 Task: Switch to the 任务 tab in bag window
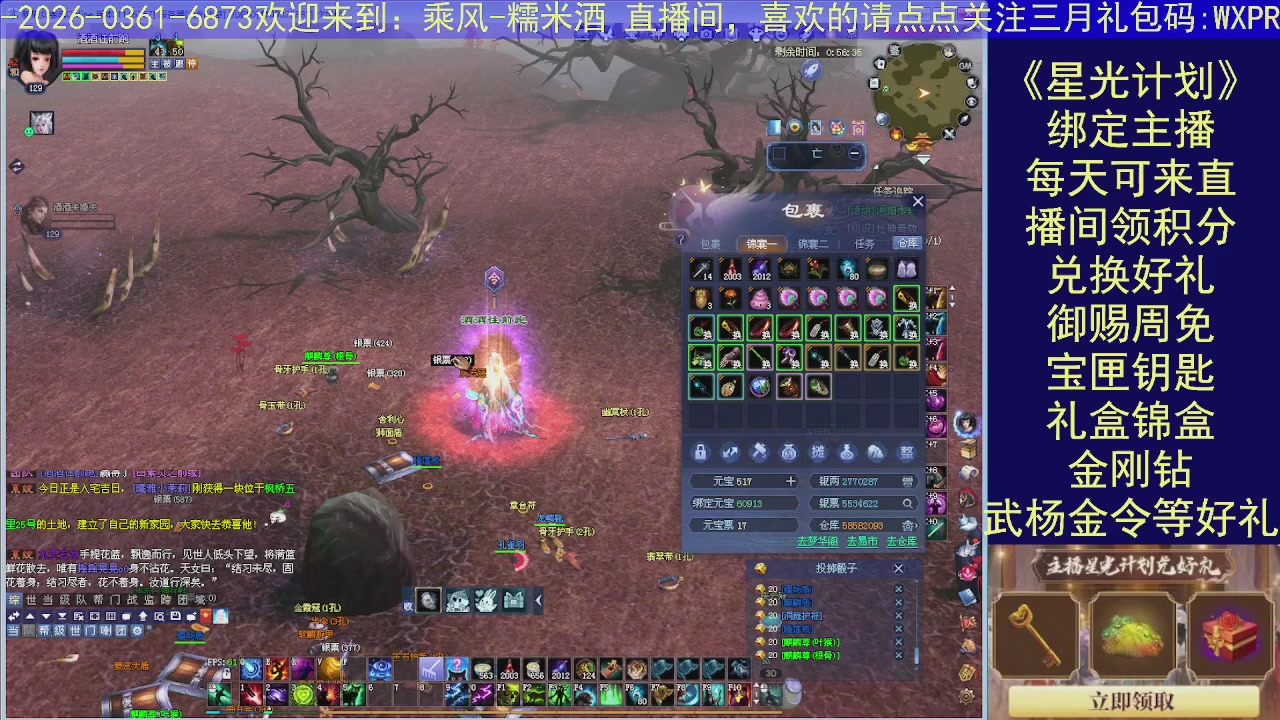(864, 242)
